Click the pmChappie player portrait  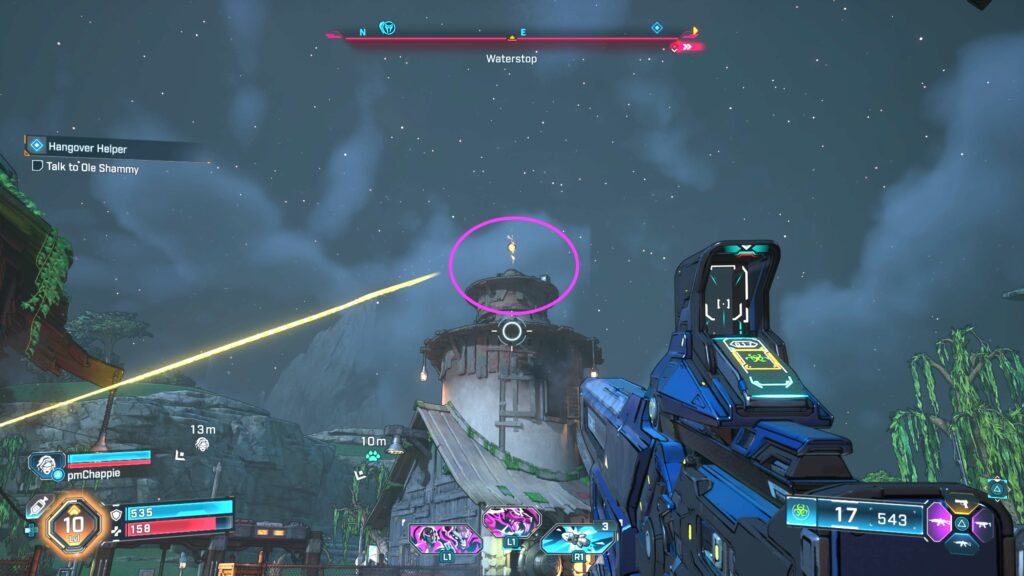click(46, 464)
